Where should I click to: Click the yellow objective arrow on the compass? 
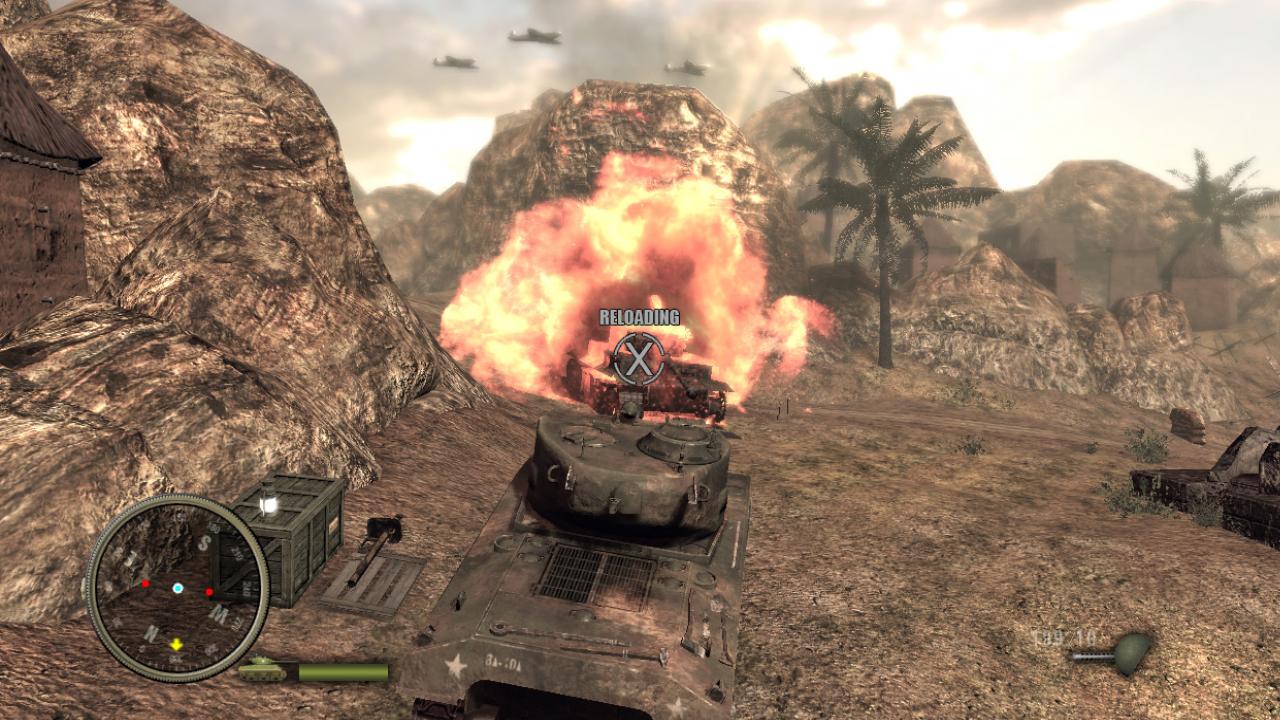176,643
